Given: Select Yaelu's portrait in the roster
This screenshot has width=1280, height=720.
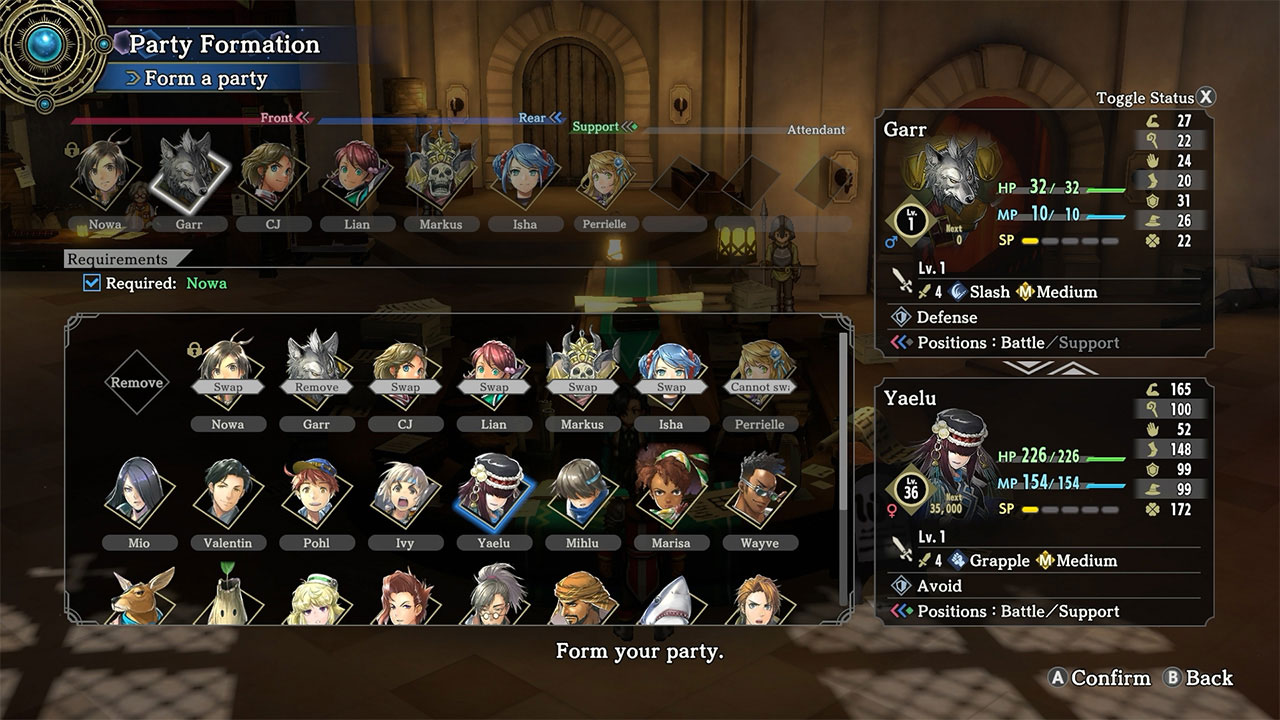Looking at the screenshot, I should [493, 490].
